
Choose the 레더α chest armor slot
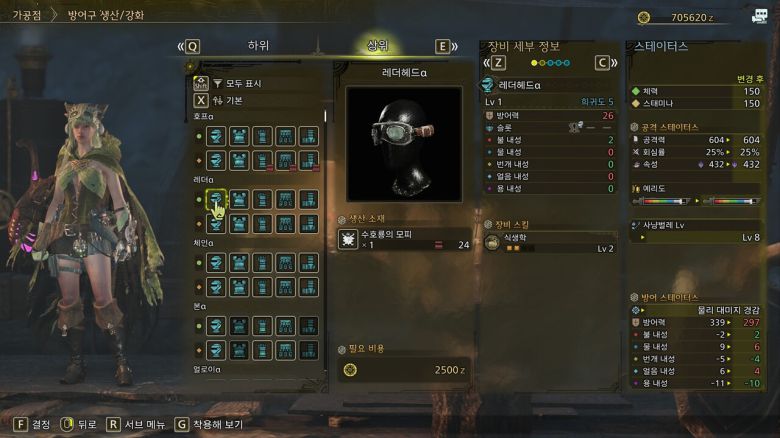[x=238, y=199]
